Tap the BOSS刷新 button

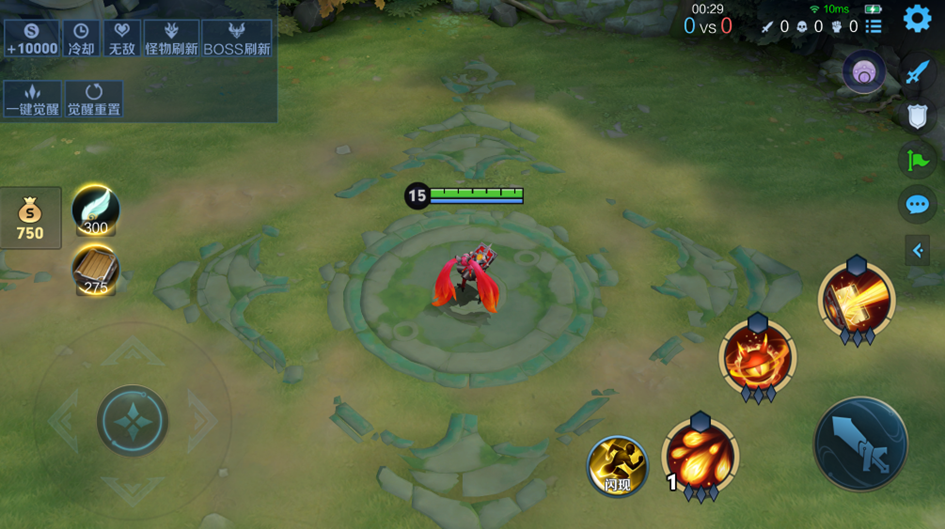coord(237,39)
